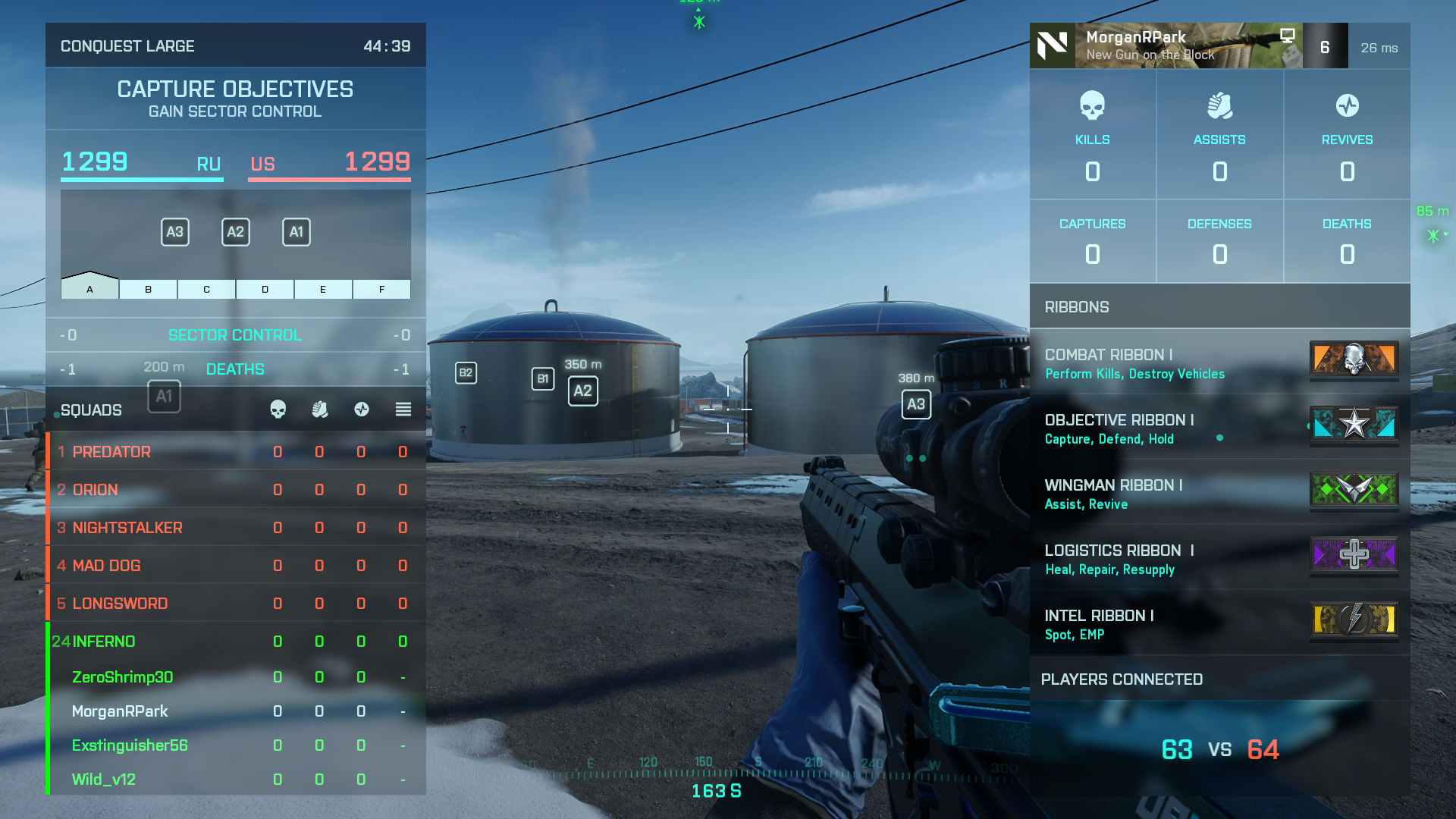Image resolution: width=1456 pixels, height=819 pixels.
Task: Click the A1 objective marker in the sector panel
Action: (297, 232)
